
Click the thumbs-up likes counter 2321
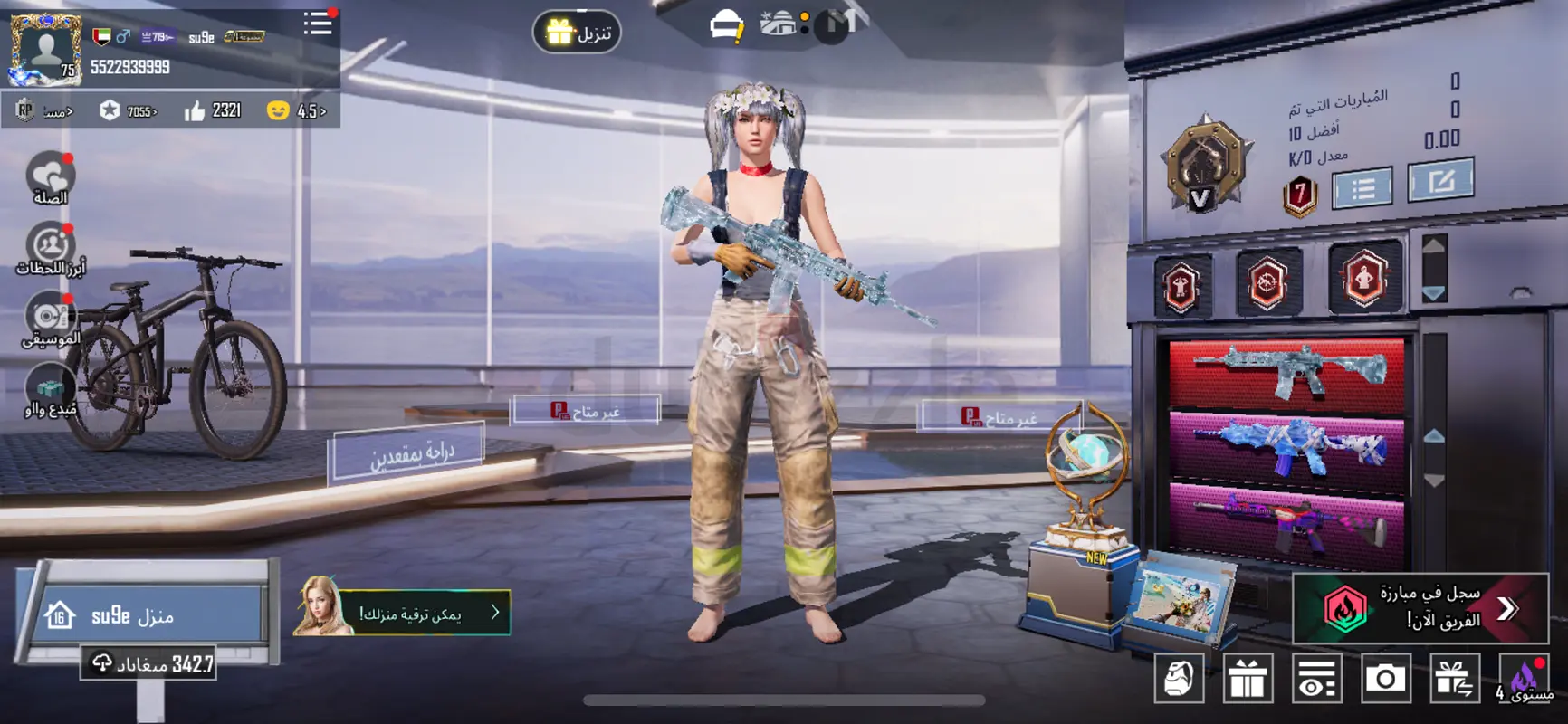(214, 110)
